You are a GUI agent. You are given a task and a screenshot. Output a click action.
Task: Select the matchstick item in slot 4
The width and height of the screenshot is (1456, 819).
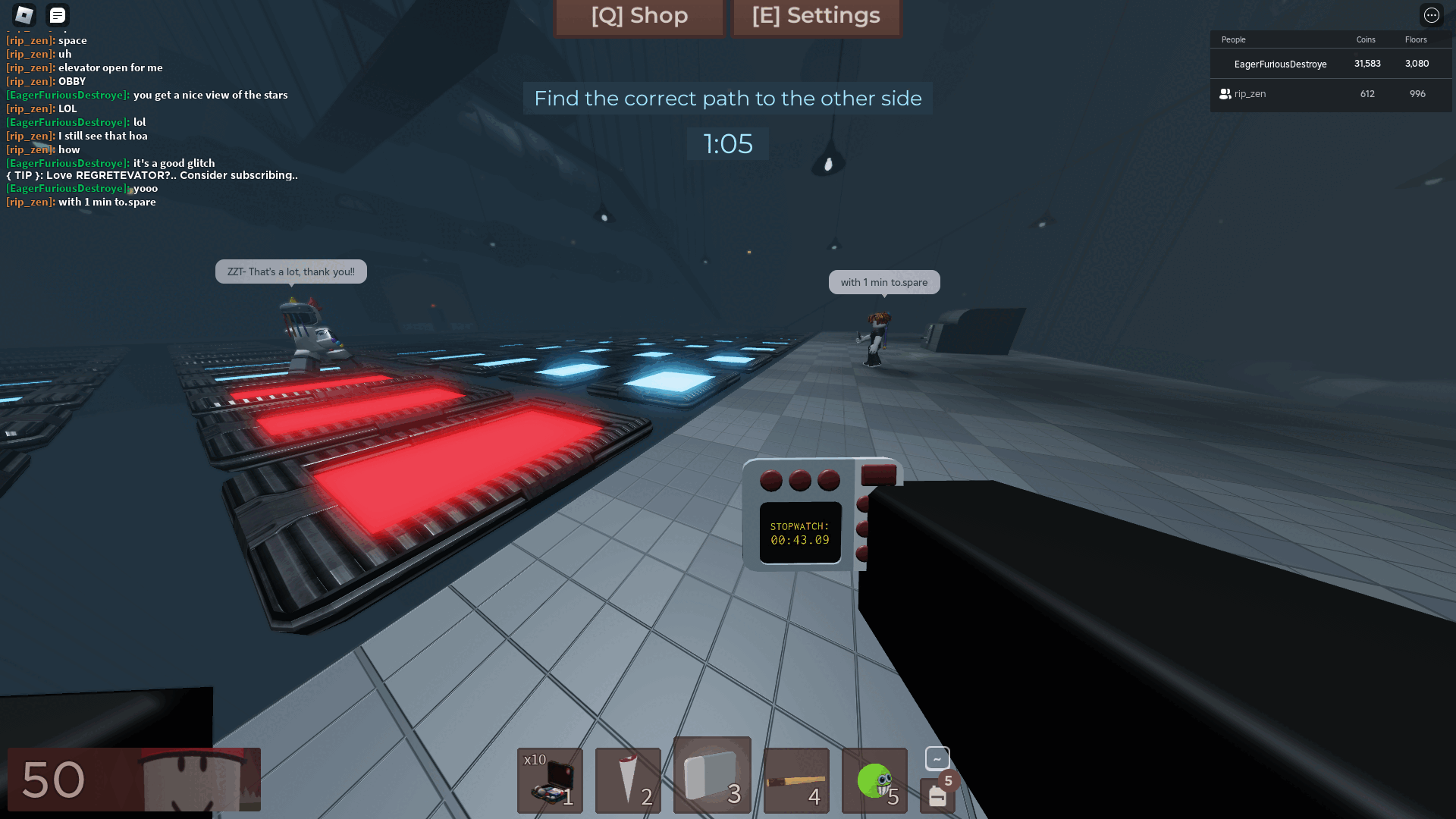coord(796,780)
